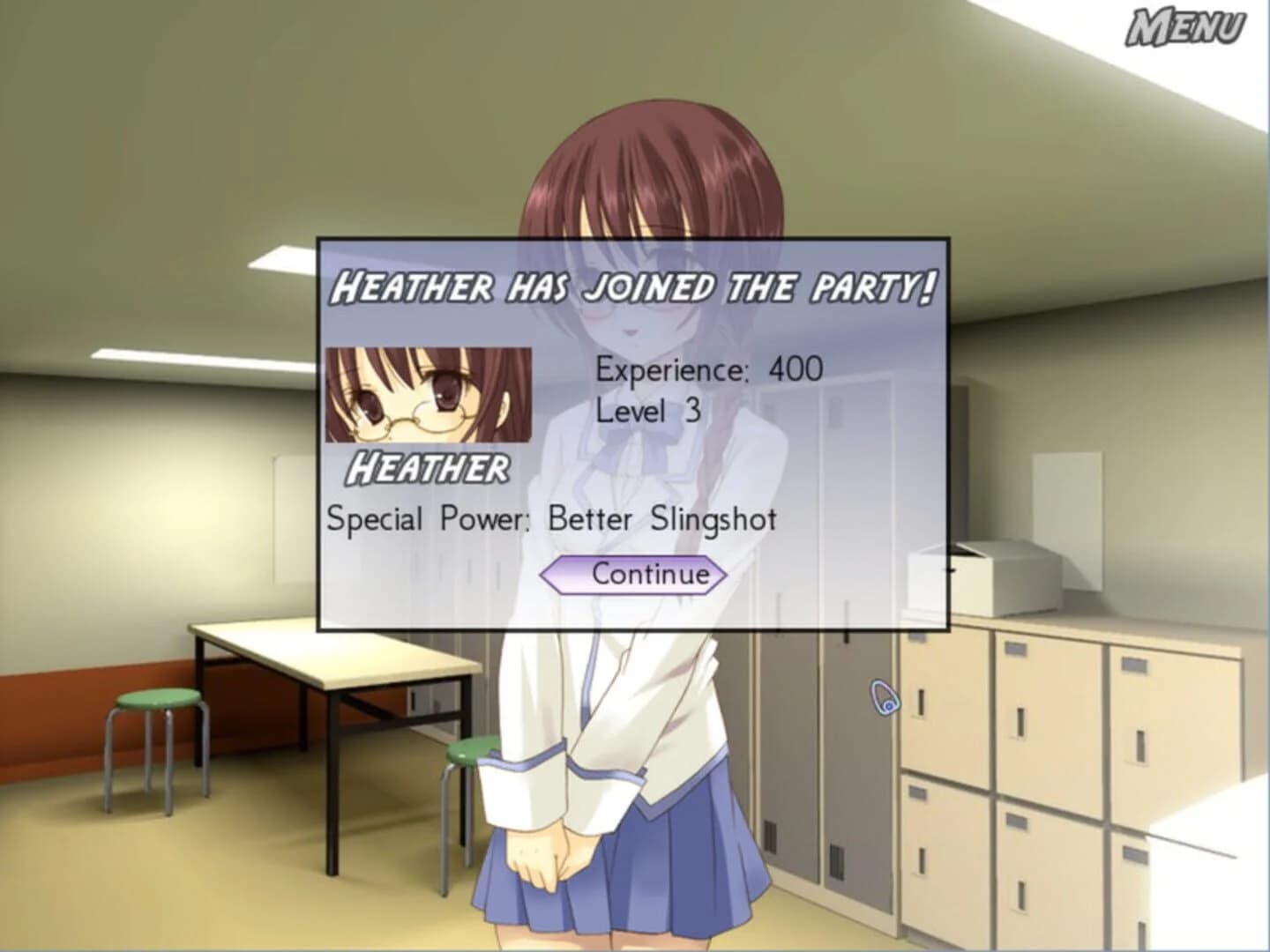Select the small slingshot cursor icon
This screenshot has width=1270, height=952.
point(883,697)
